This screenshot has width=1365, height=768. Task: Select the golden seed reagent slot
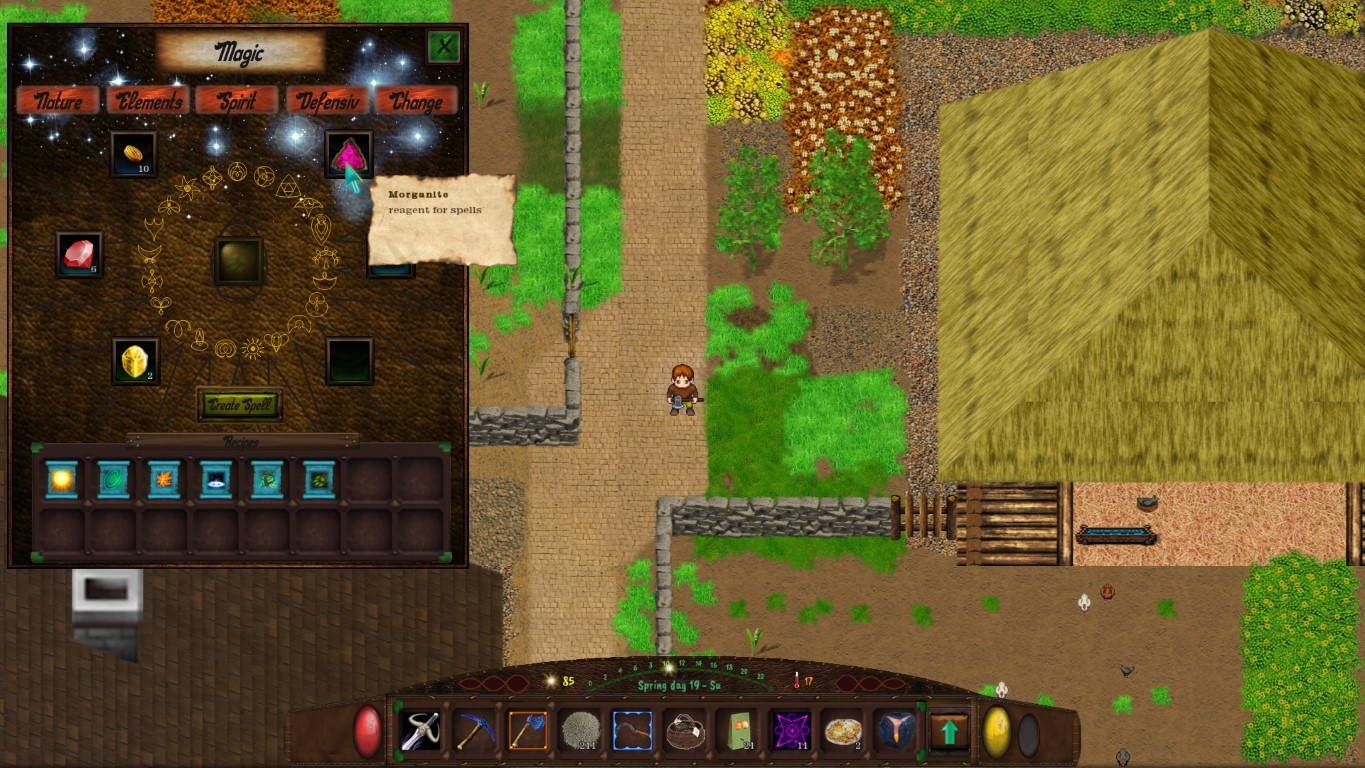(x=133, y=154)
